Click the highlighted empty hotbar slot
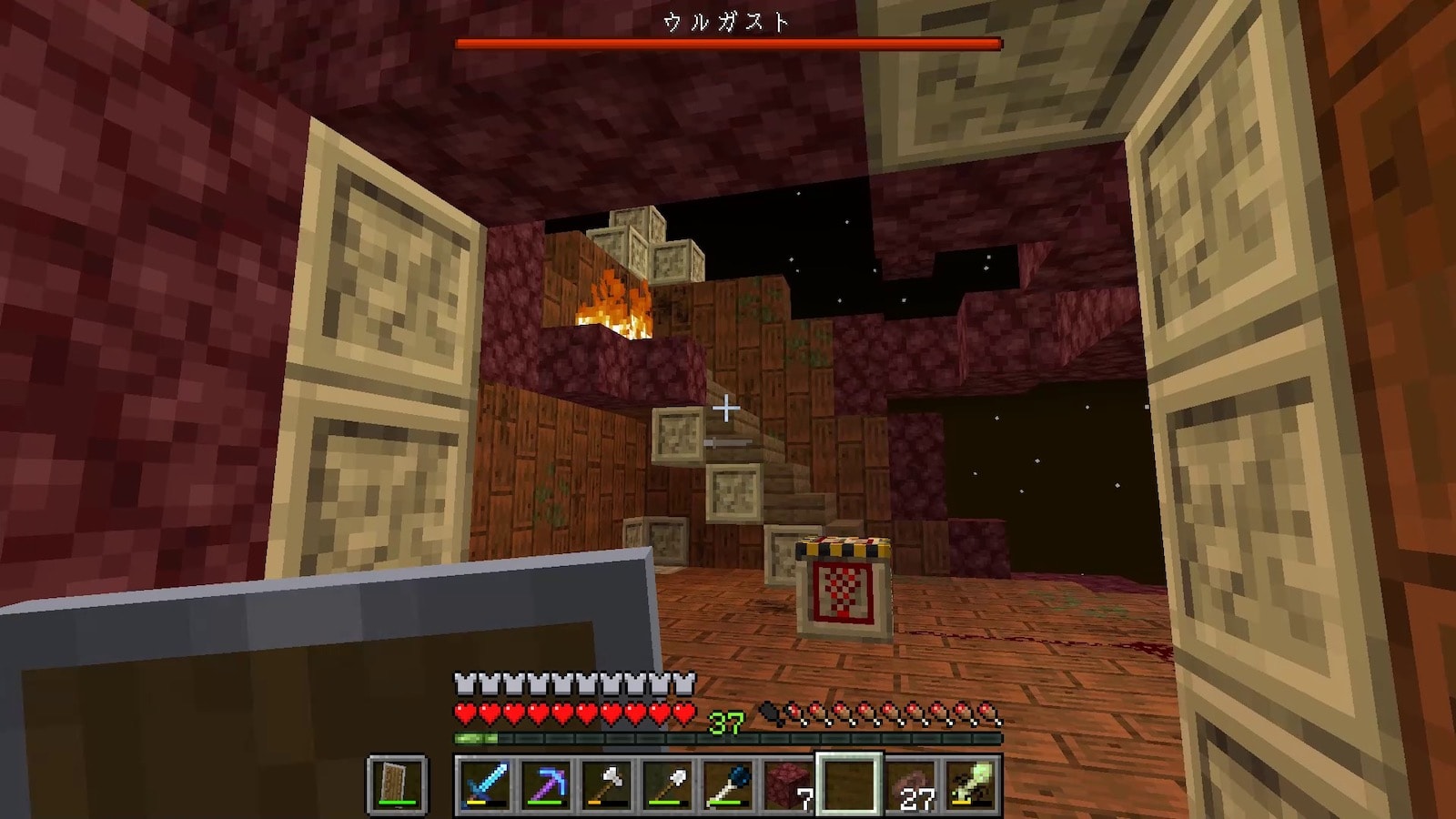 pyautogui.click(x=849, y=784)
